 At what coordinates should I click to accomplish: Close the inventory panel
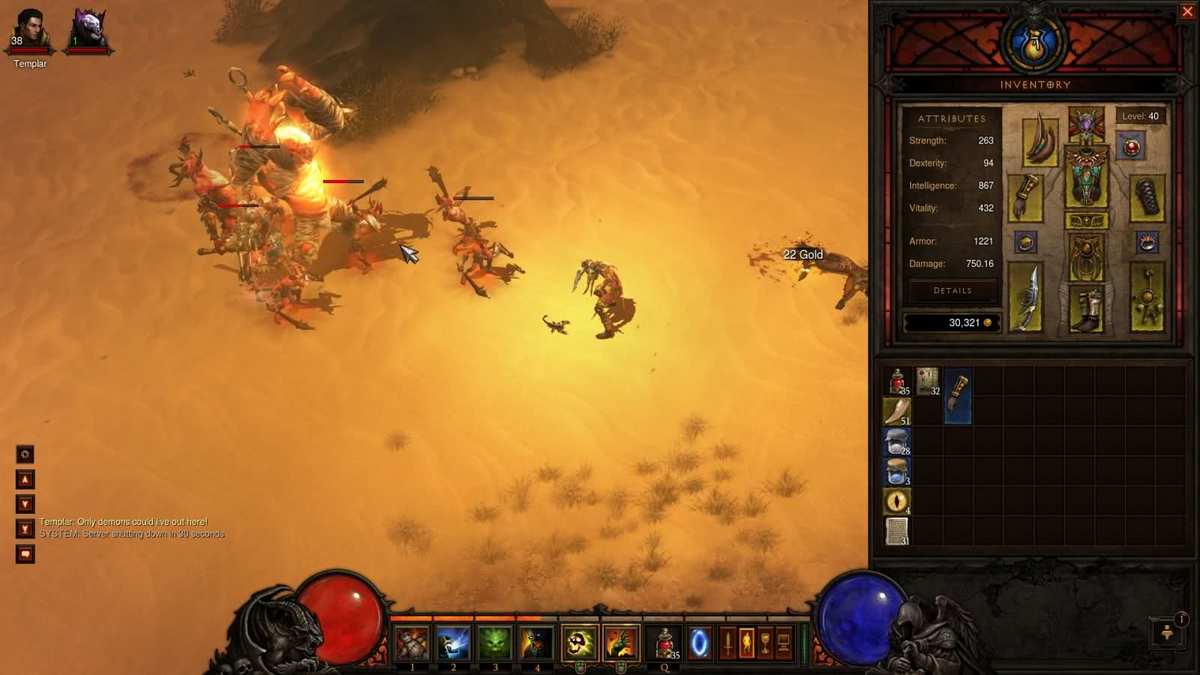(1187, 11)
